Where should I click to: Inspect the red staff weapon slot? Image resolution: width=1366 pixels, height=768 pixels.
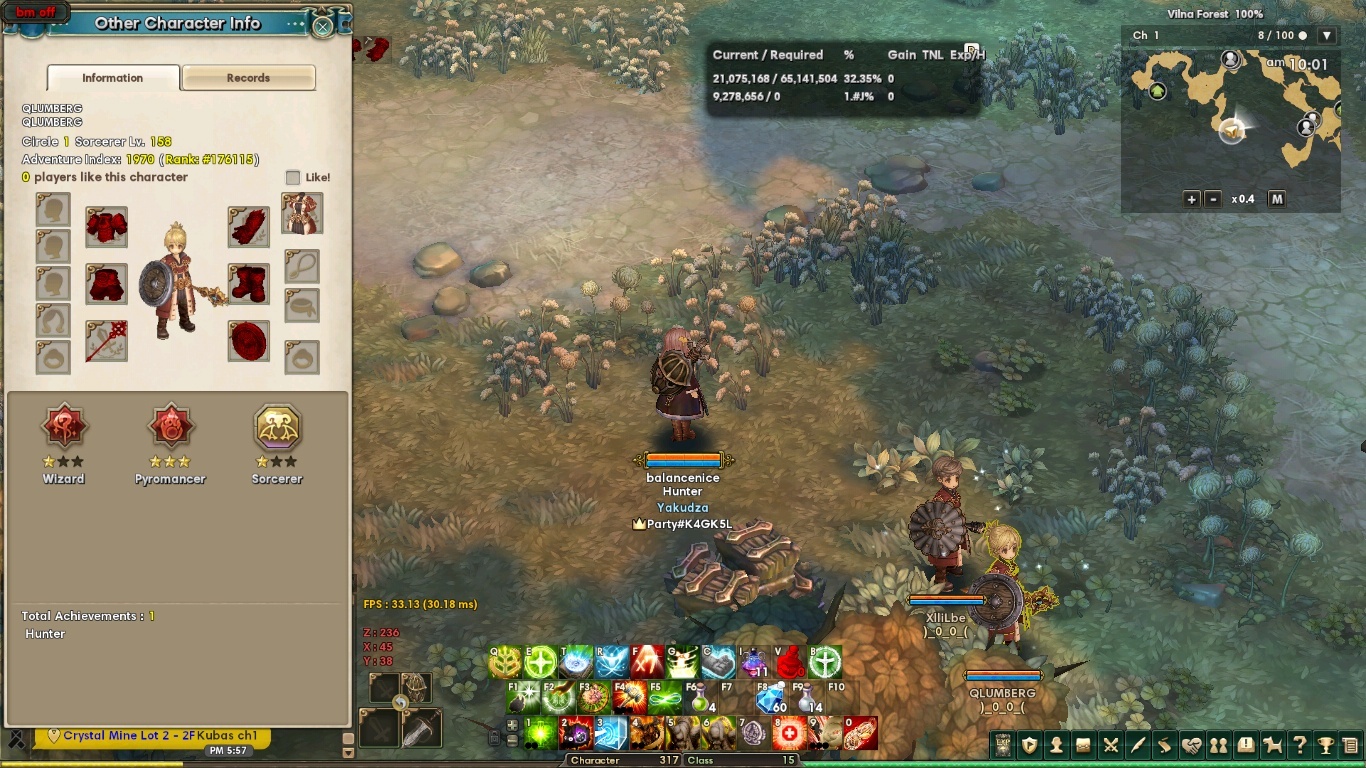[106, 341]
